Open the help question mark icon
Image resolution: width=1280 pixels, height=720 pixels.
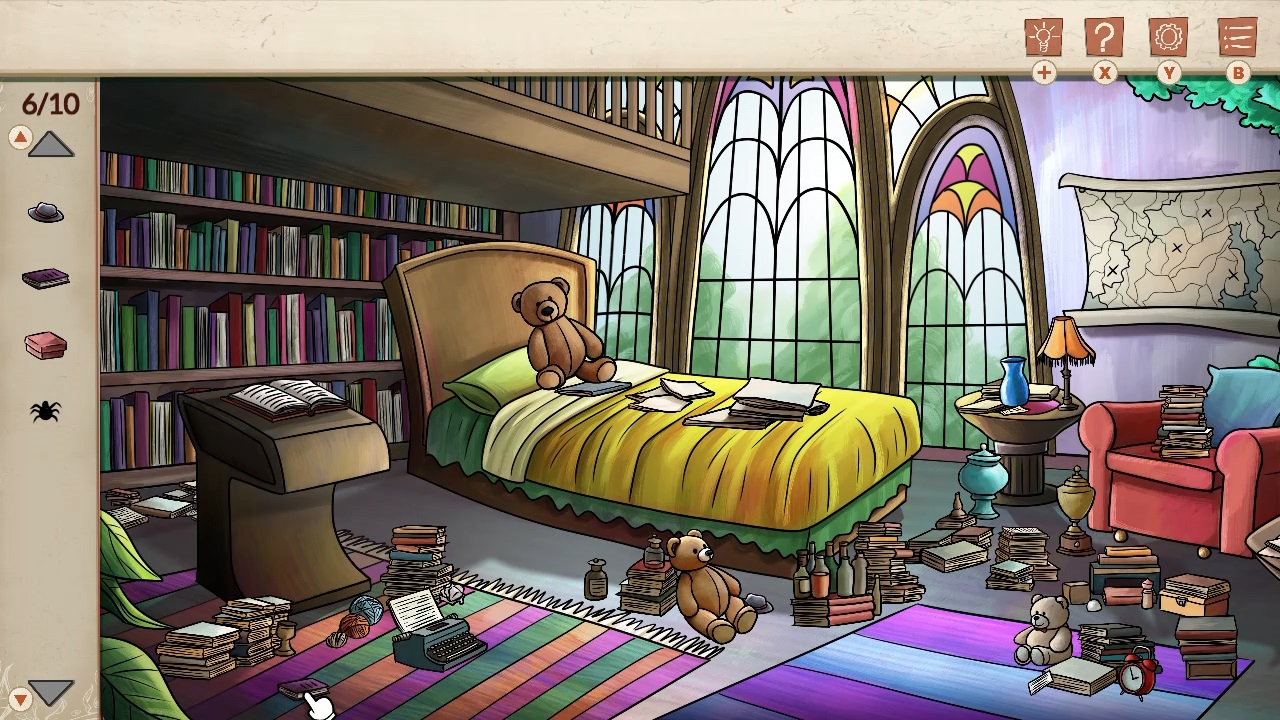click(1103, 37)
